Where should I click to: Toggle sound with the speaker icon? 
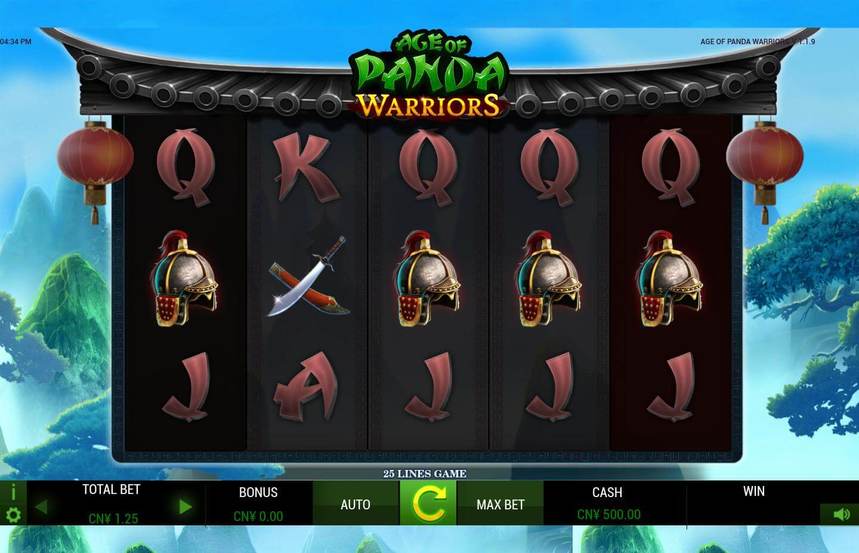(839, 514)
